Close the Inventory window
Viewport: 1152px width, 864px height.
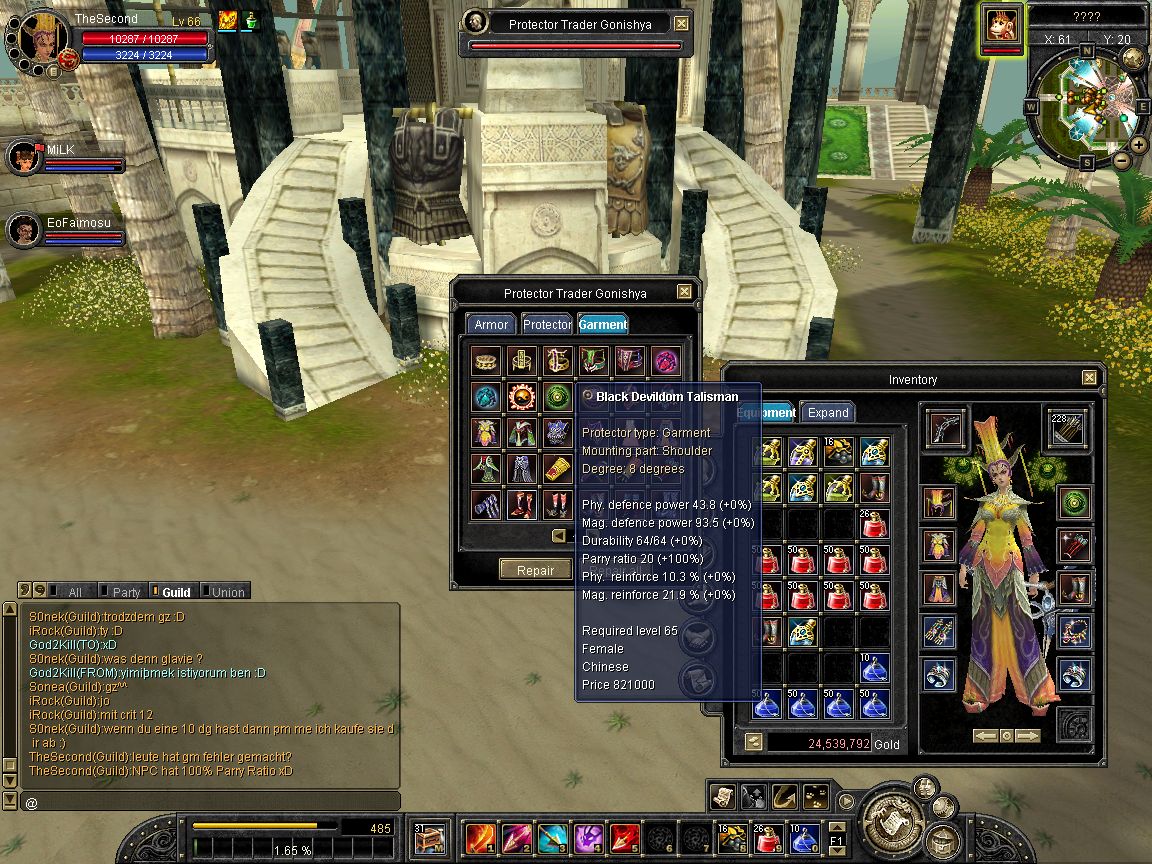point(1090,378)
